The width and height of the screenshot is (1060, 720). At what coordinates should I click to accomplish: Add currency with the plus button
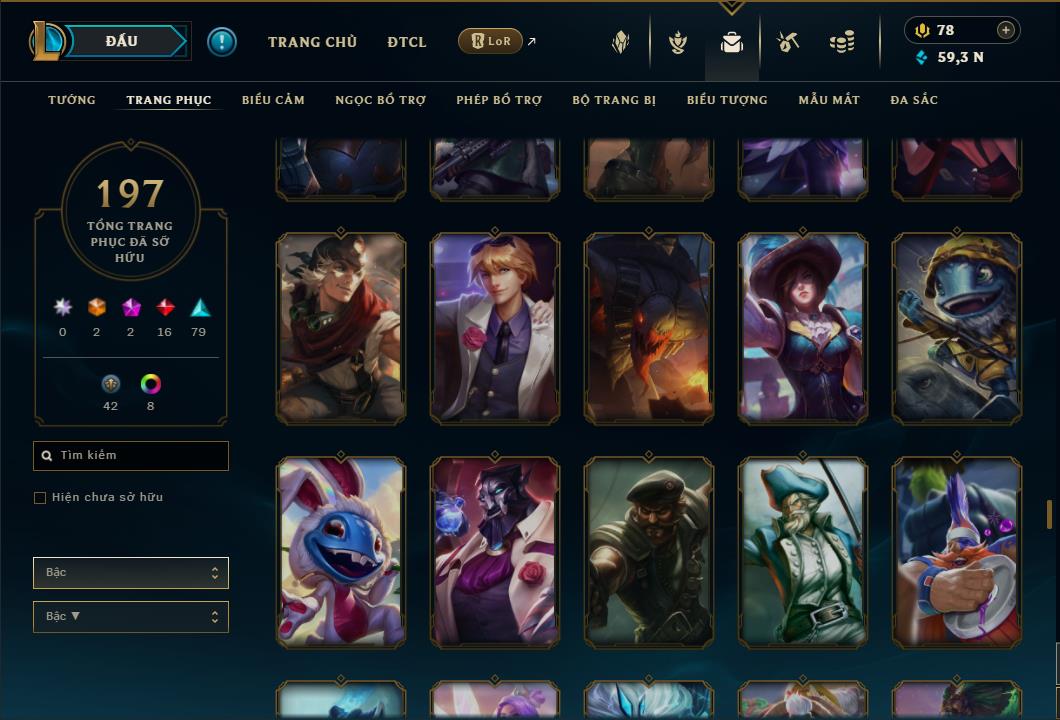click(1006, 30)
